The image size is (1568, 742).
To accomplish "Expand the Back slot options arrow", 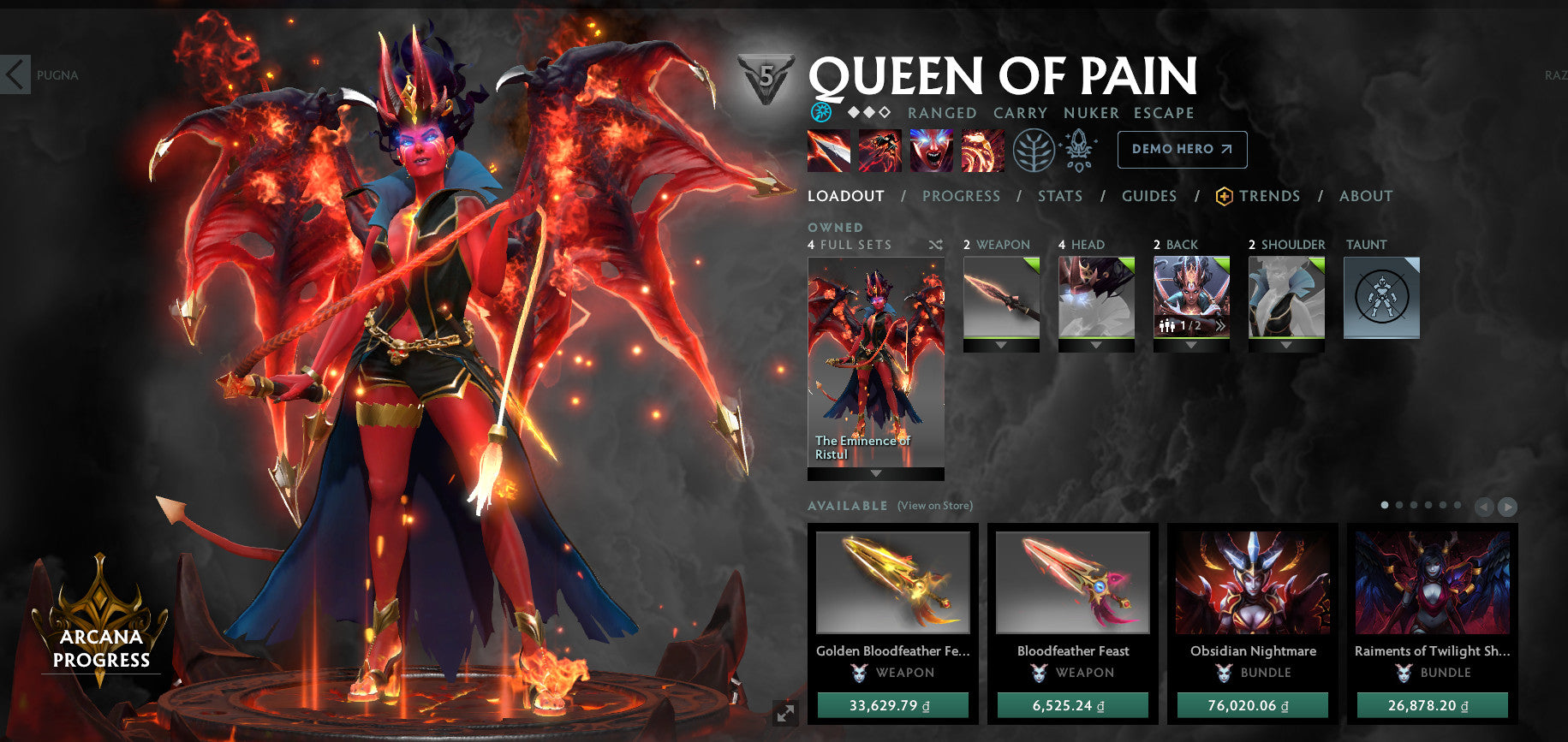I will (x=1192, y=347).
